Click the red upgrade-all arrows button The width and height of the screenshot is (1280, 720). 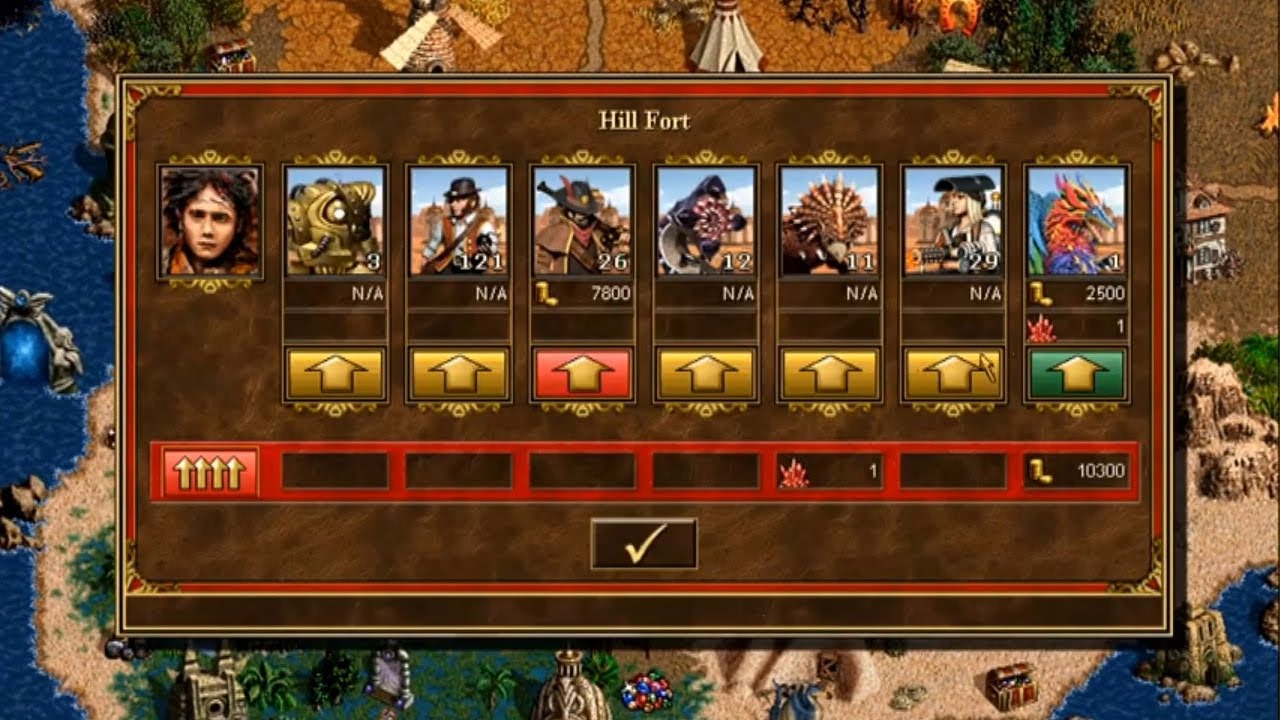(210, 472)
